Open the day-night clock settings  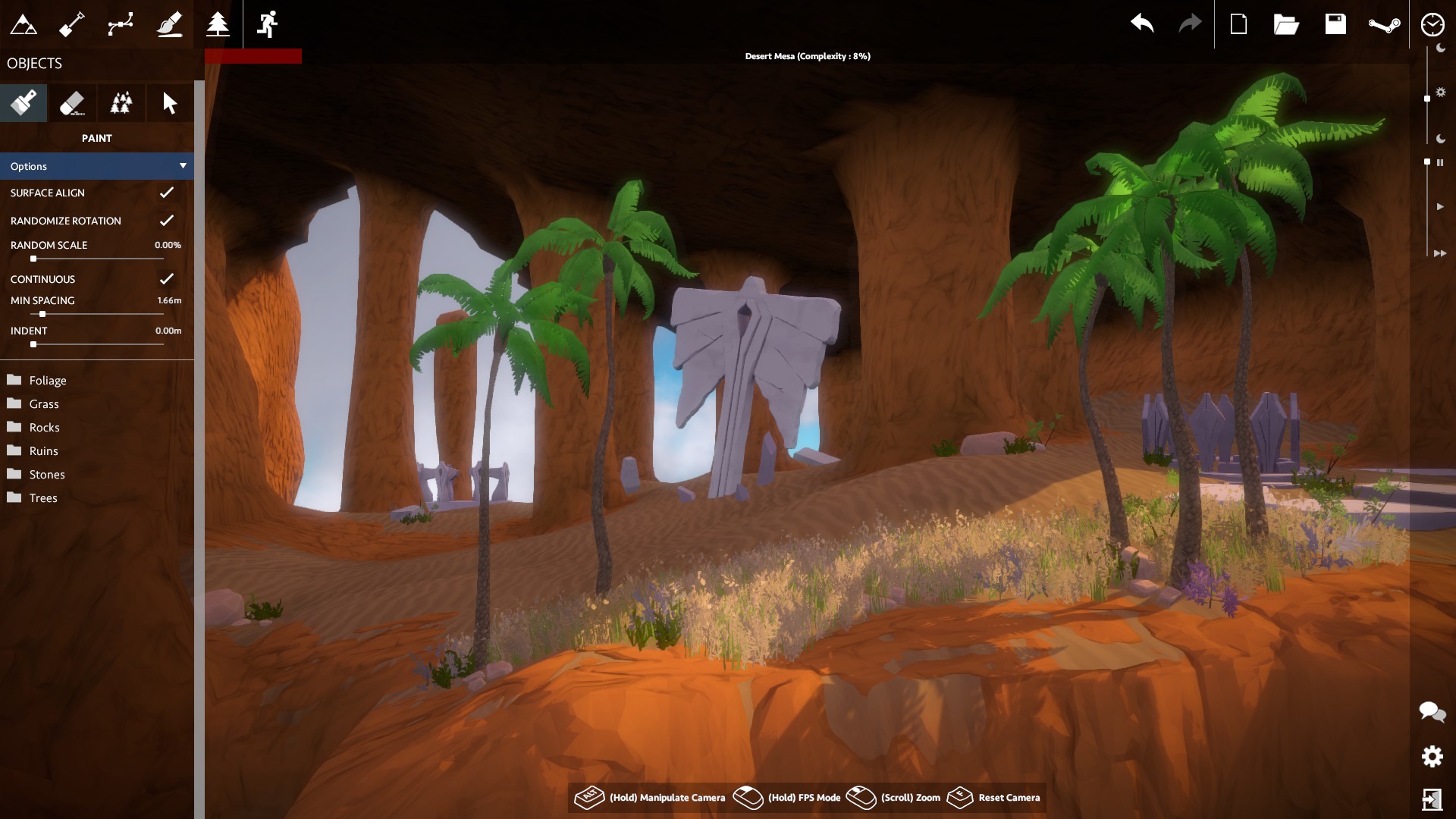pyautogui.click(x=1432, y=24)
